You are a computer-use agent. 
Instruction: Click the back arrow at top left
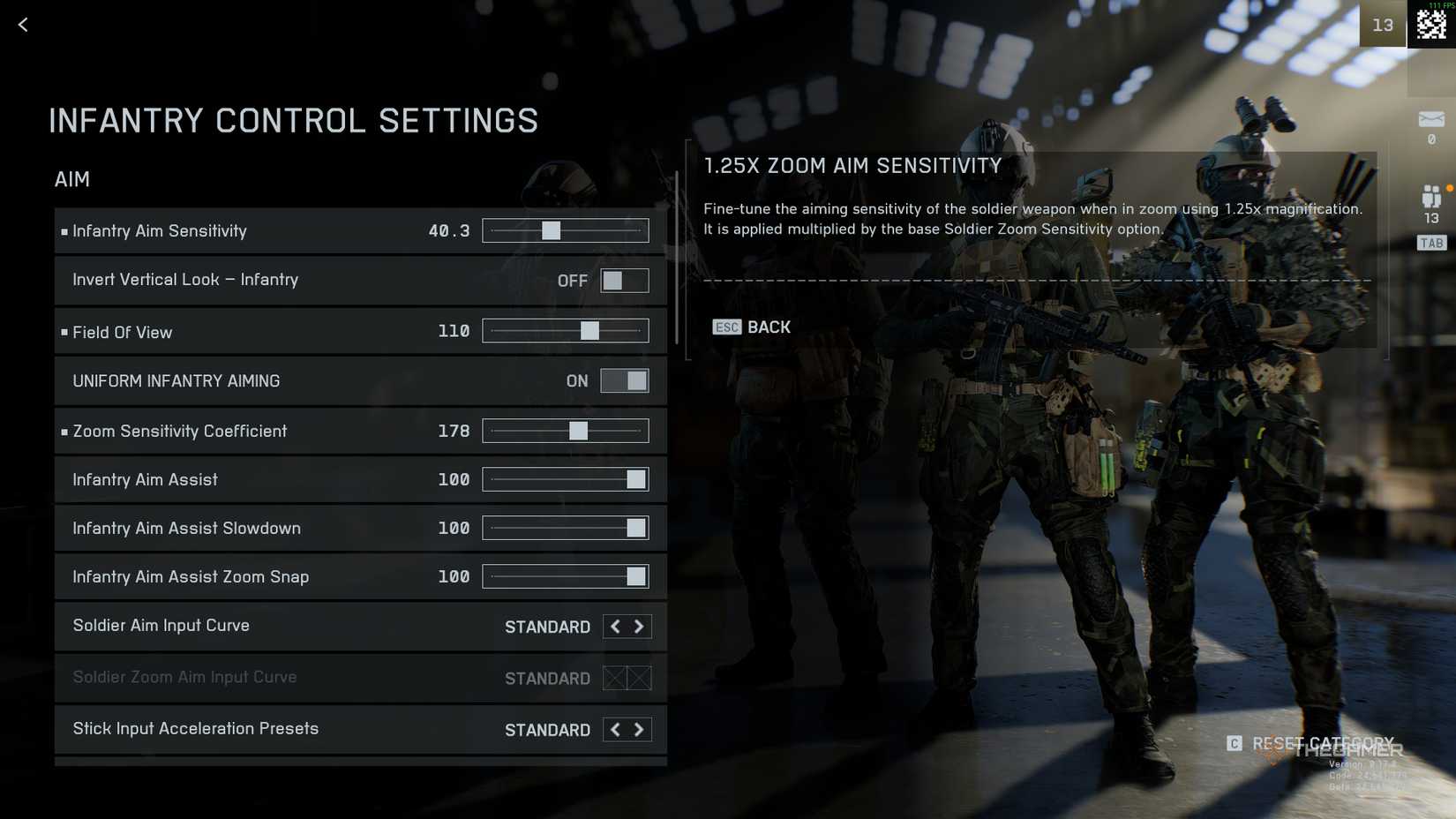point(22,25)
